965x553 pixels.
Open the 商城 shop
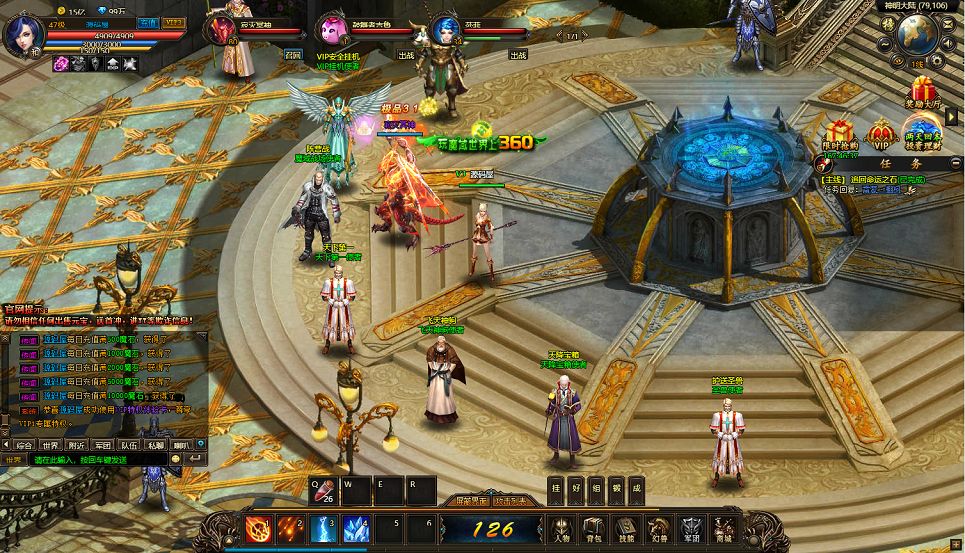click(x=723, y=528)
